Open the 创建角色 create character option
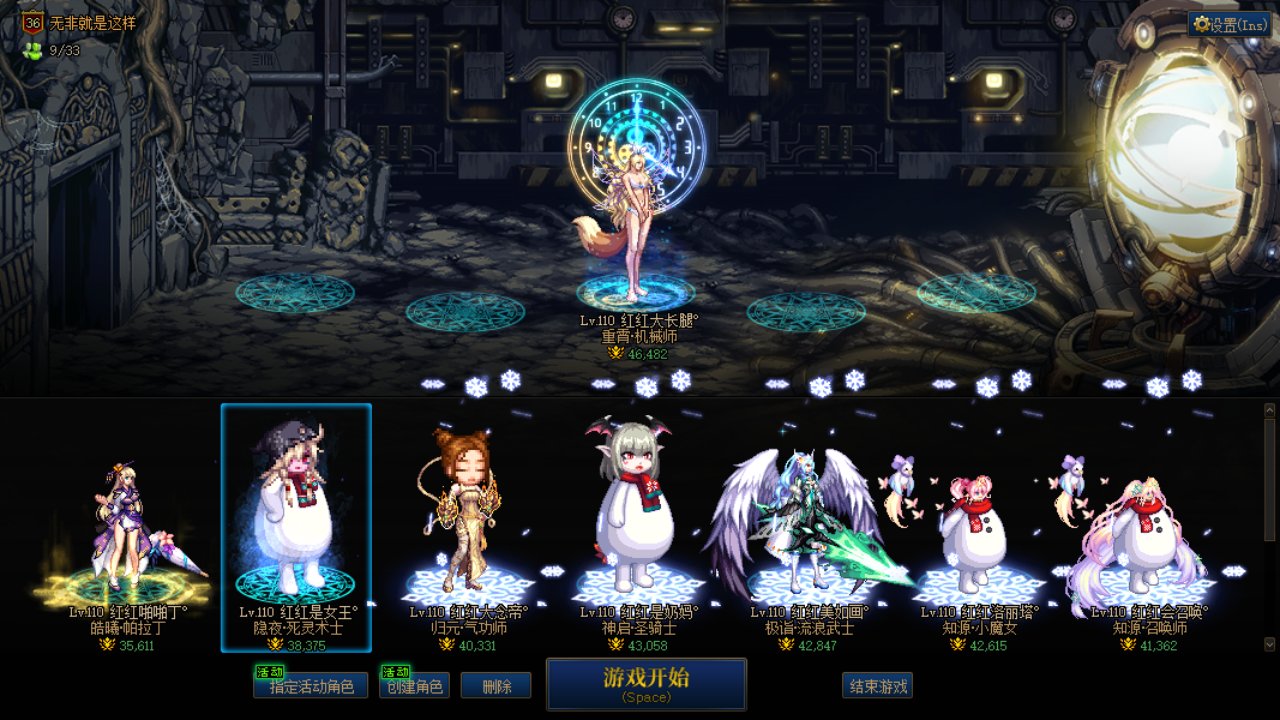Screen dimensions: 1280x720 414,686
